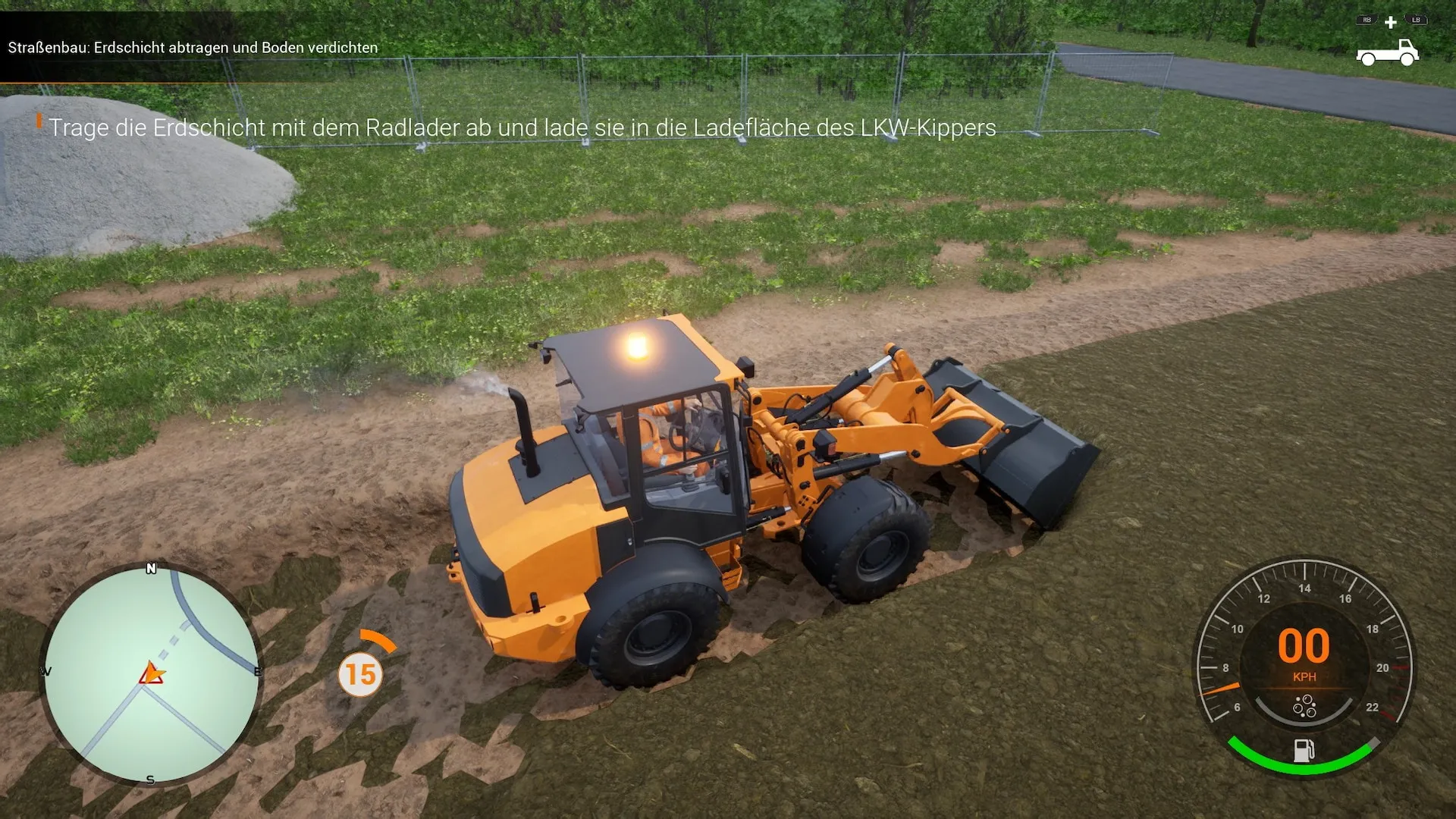Click the fuel pump gauge icon
The width and height of the screenshot is (1456, 819).
pos(1304,751)
